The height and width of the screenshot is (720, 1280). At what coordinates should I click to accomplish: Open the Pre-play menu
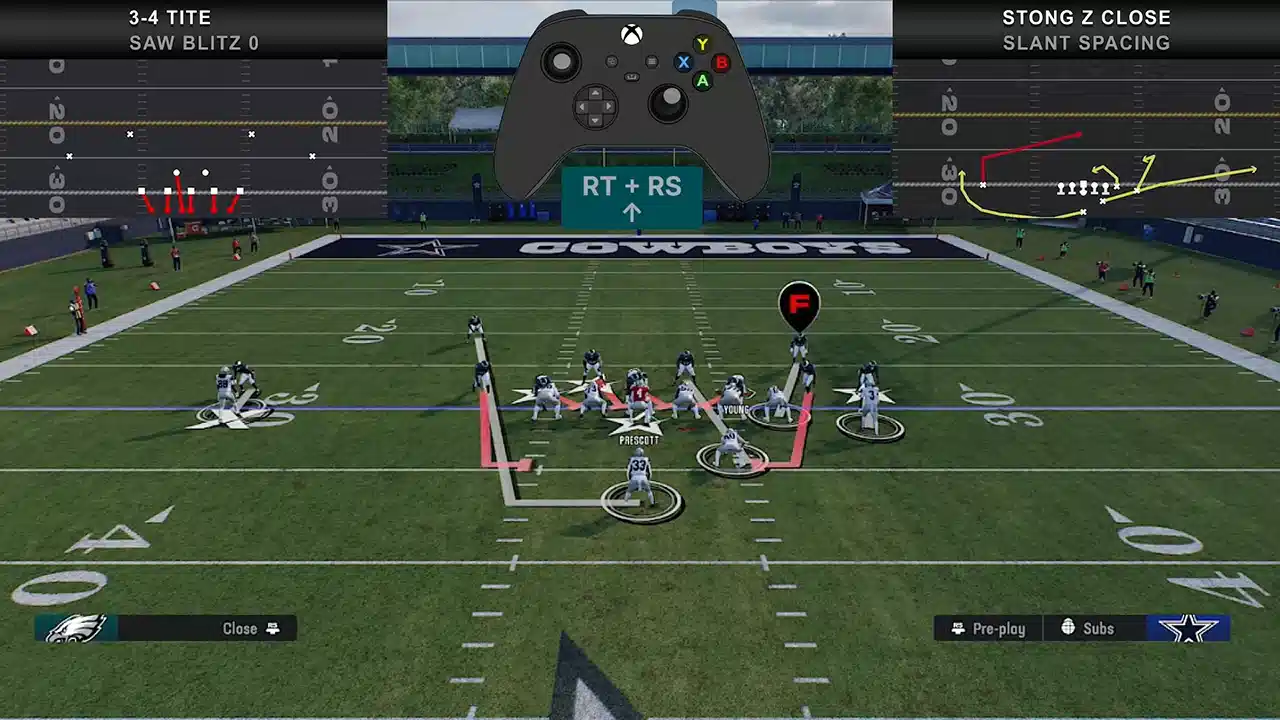coord(988,628)
